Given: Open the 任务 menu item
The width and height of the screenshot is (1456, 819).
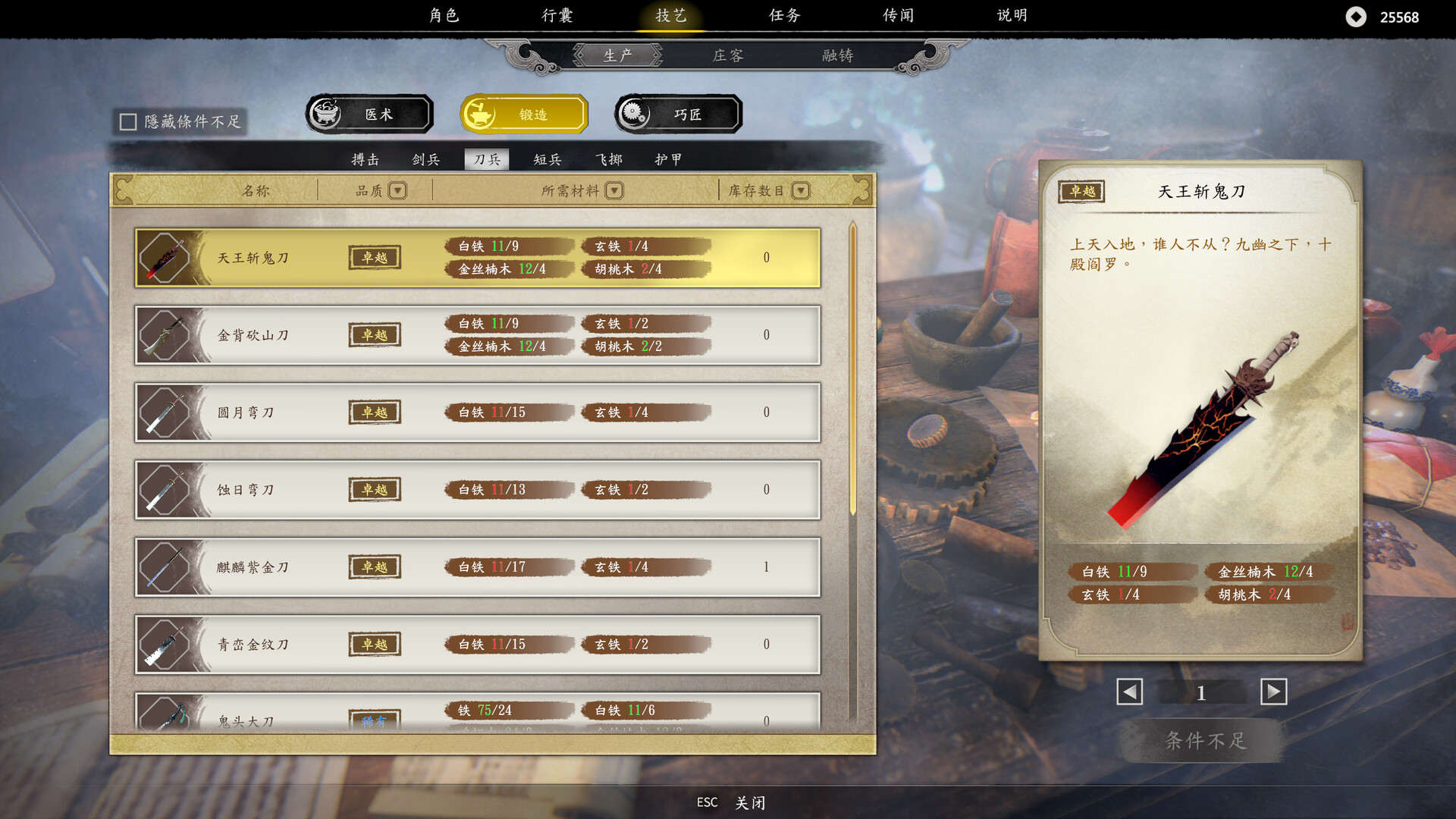Looking at the screenshot, I should pos(784,15).
